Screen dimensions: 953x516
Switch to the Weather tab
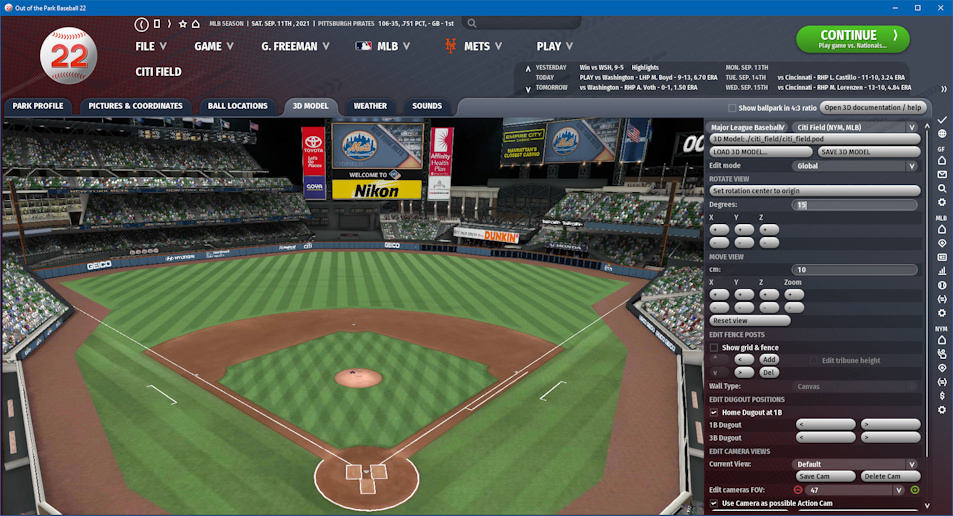(370, 106)
